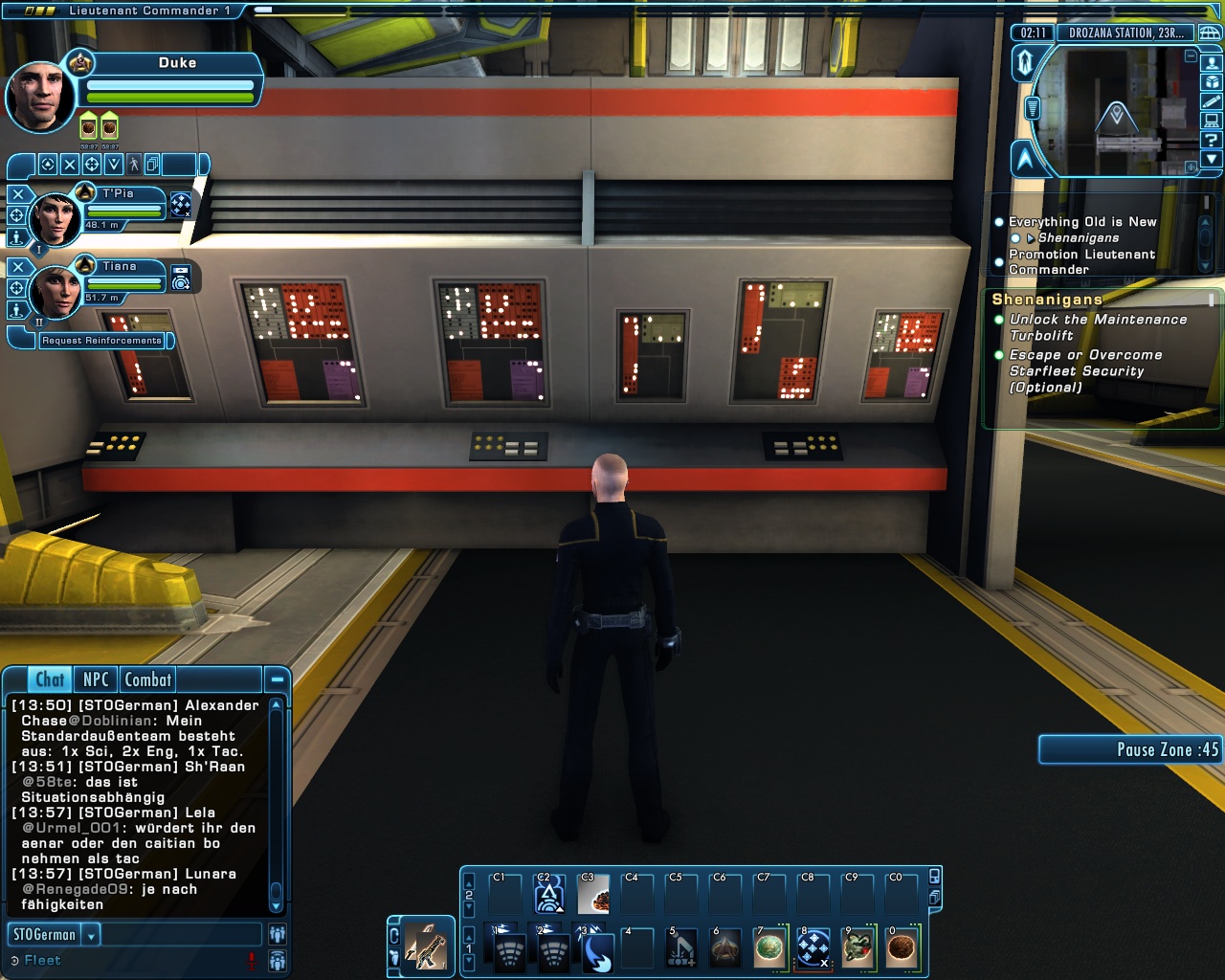Click the Pause Zone button
The height and width of the screenshot is (980, 1225).
[x=1130, y=749]
